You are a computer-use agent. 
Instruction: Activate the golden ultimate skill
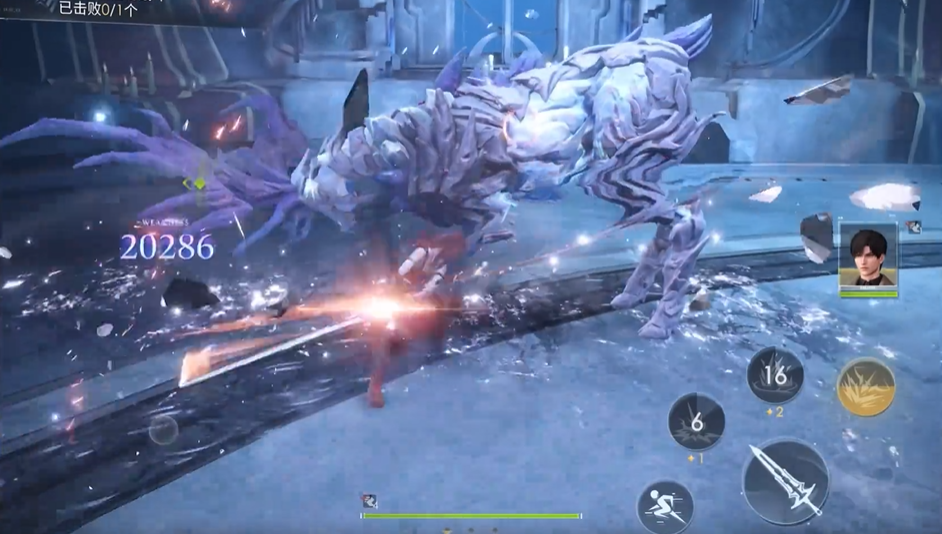click(x=865, y=386)
